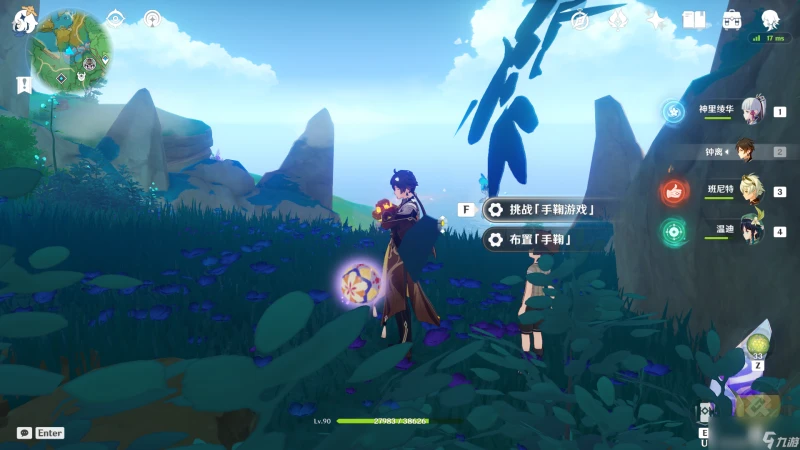Choose 挑战「手鞠游戏」 interaction option
Screen dimensions: 800x450
(x=545, y=209)
